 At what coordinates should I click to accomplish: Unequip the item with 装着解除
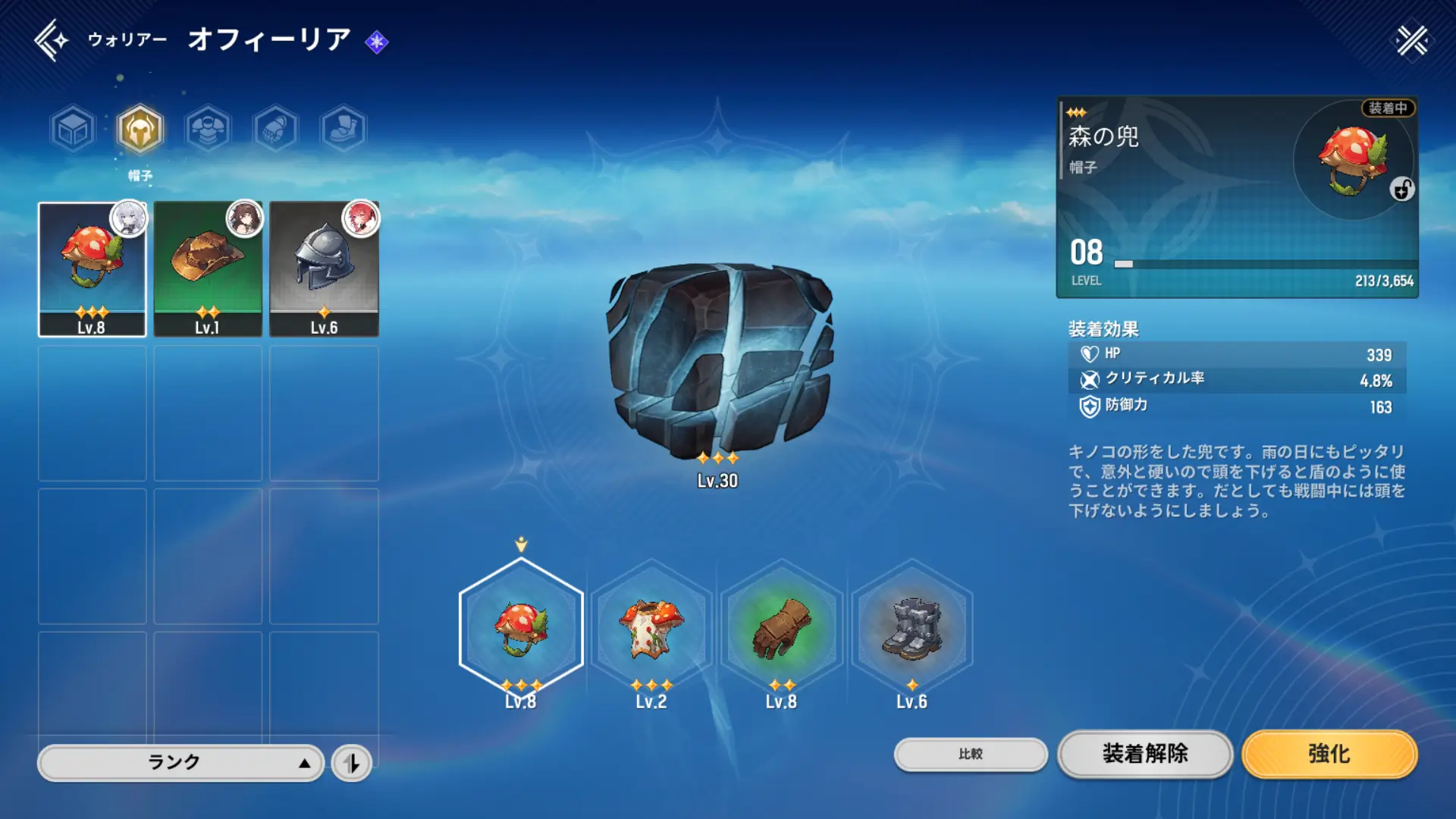[x=1145, y=754]
